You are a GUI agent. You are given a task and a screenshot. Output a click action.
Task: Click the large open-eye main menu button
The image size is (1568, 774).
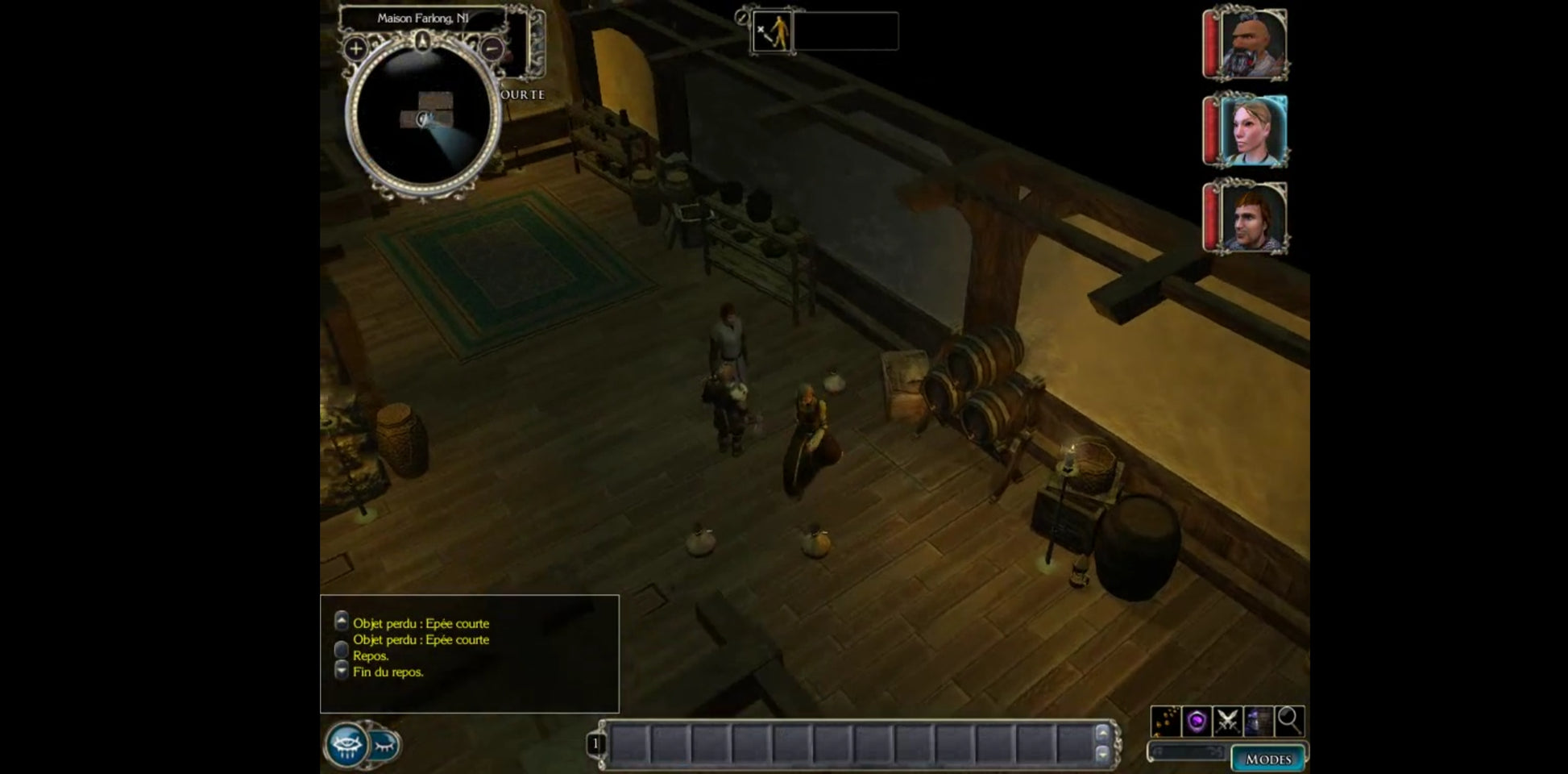click(x=347, y=744)
